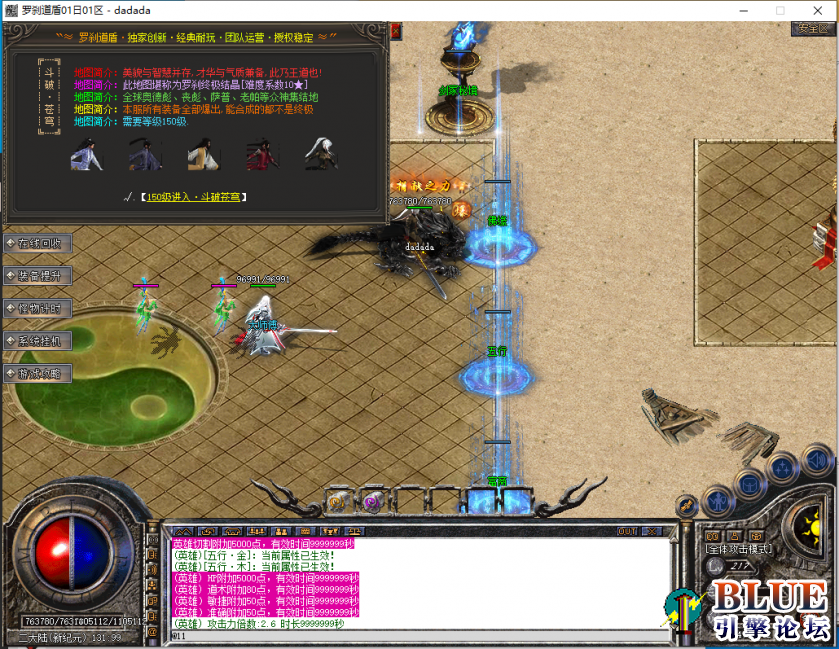Open the 装备提升 menu button

coord(38,275)
